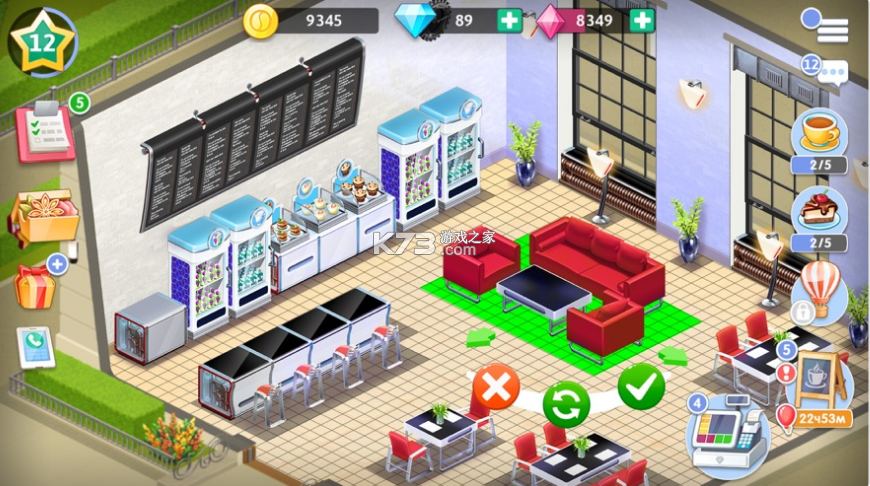Open the task clipboard checklist
Viewport: 870px width, 486px height.
[45, 131]
